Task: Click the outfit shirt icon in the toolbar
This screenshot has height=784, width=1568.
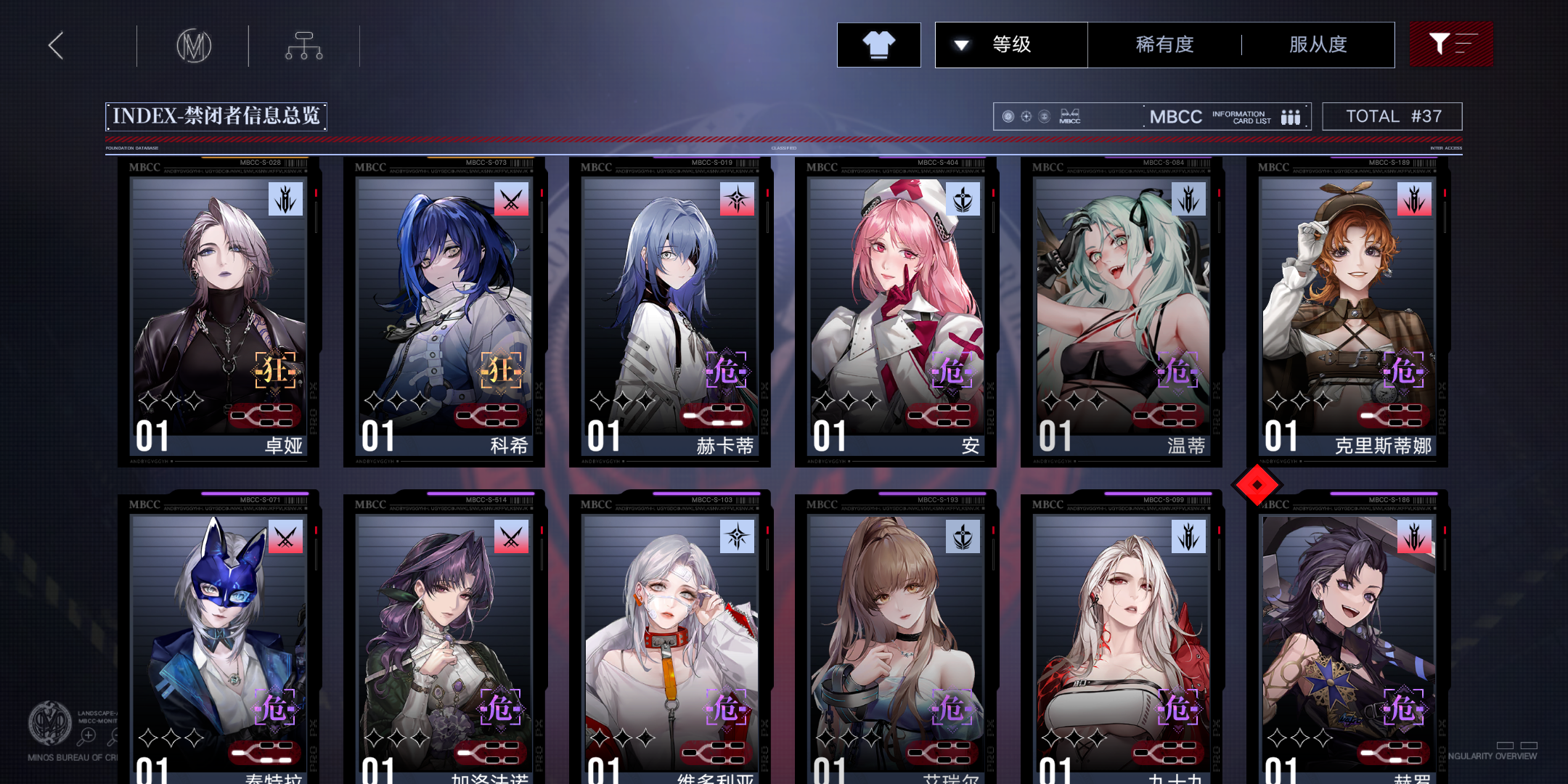Action: 878,44
